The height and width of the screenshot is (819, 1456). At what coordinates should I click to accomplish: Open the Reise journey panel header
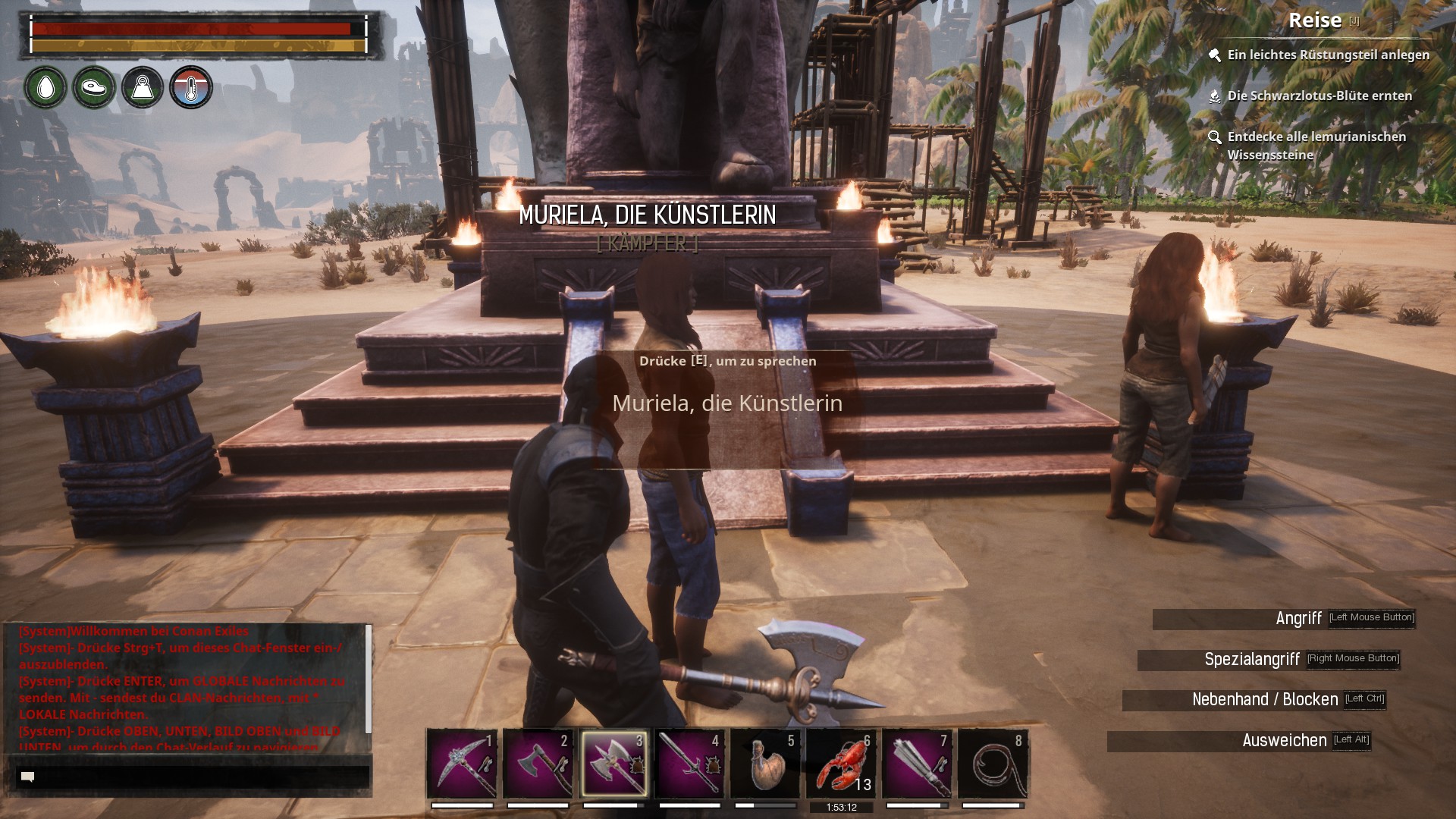(1315, 20)
